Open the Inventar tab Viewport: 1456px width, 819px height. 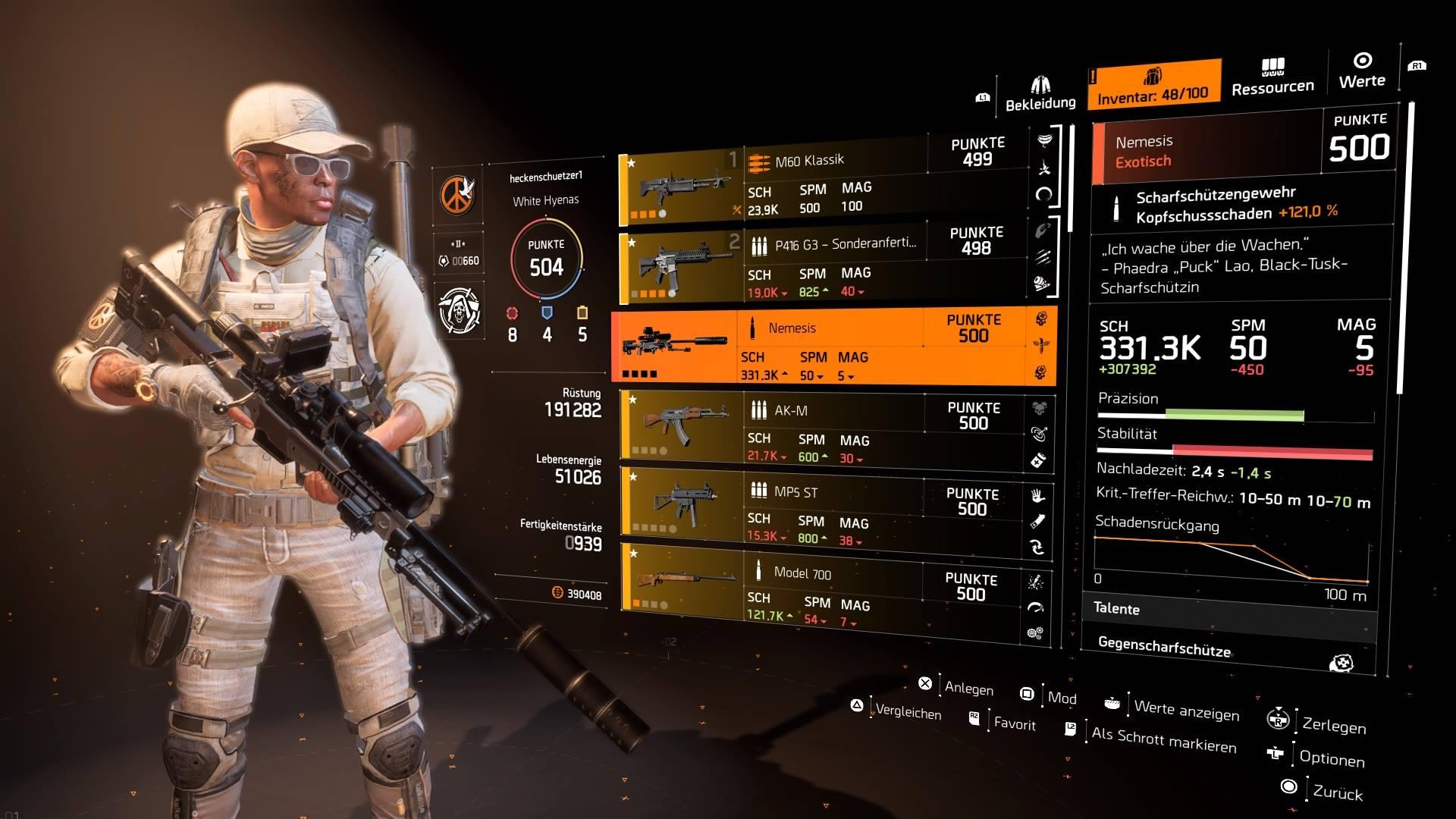[1153, 85]
